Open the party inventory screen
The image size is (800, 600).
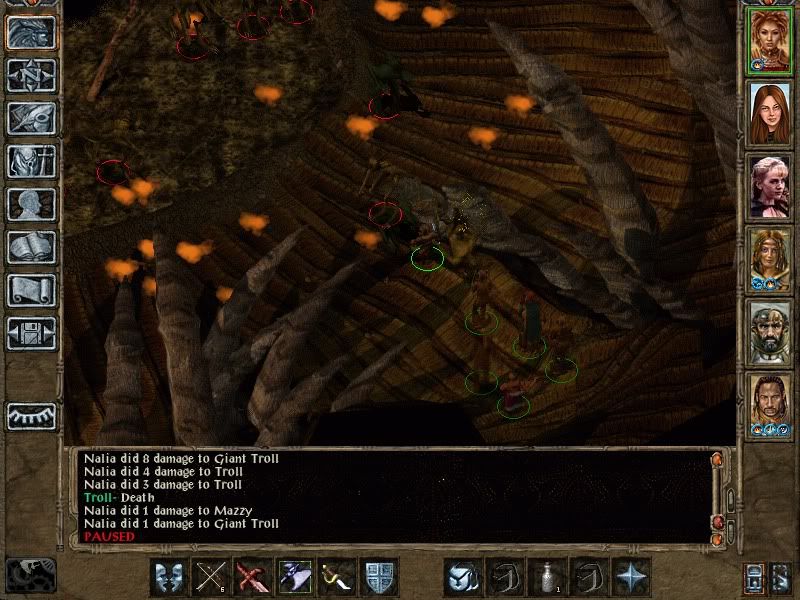[31, 161]
